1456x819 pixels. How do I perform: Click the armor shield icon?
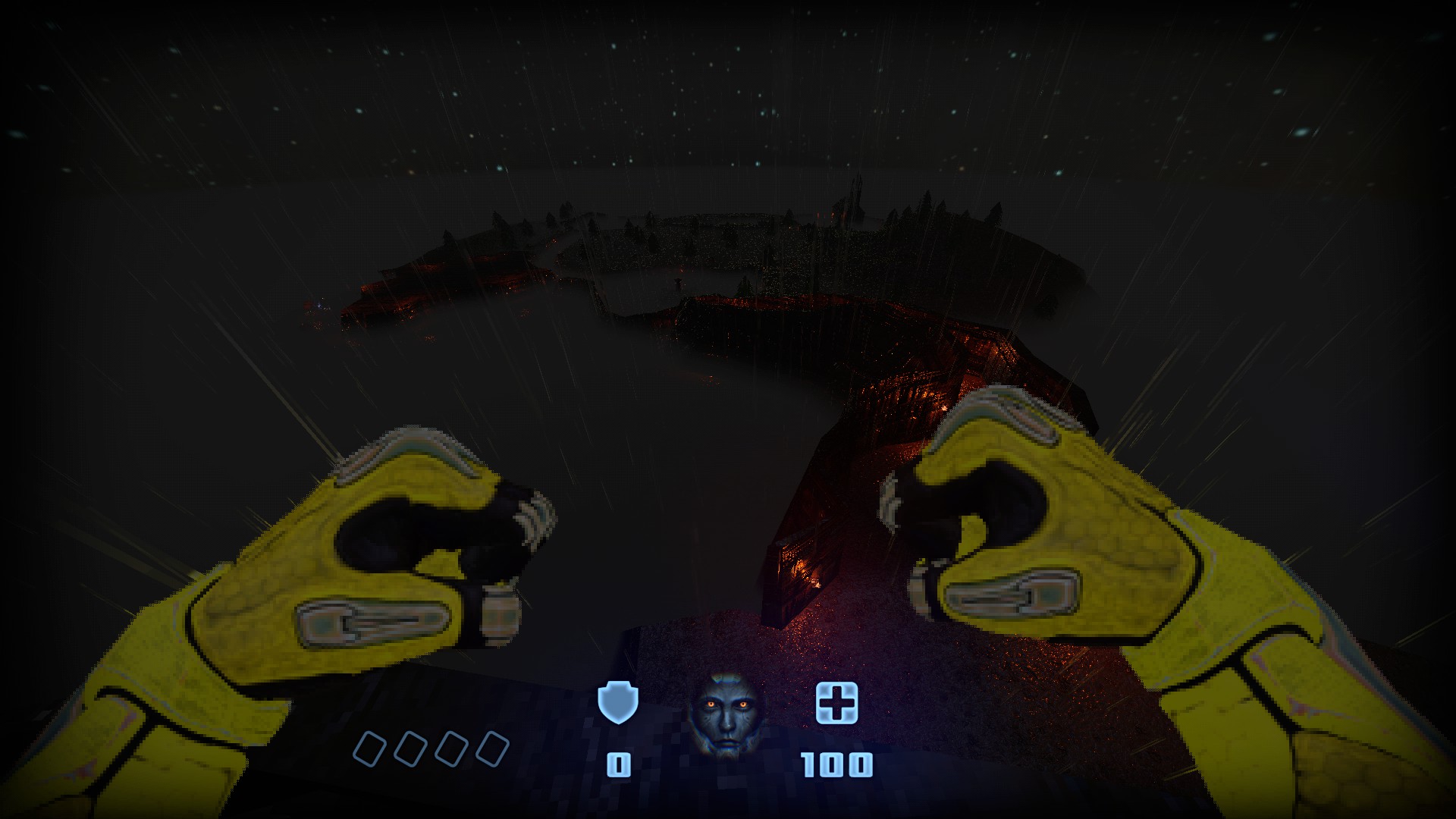tap(618, 703)
